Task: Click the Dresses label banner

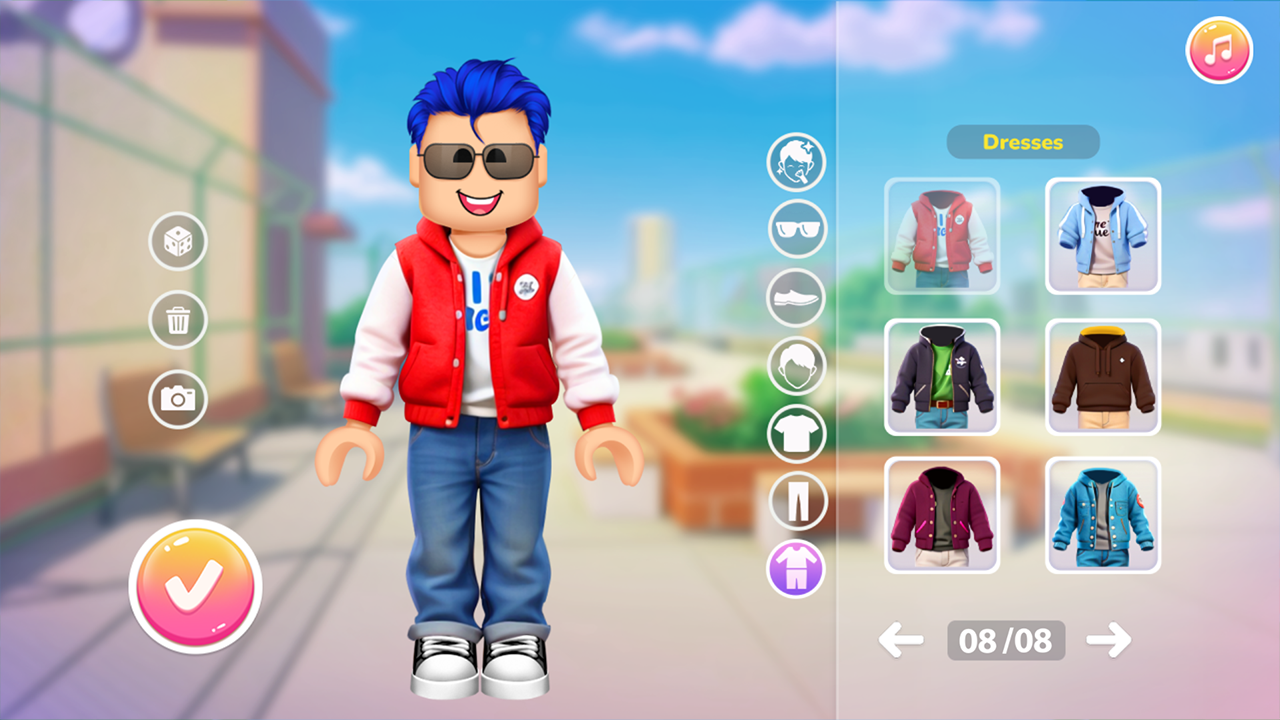Action: point(1023,142)
